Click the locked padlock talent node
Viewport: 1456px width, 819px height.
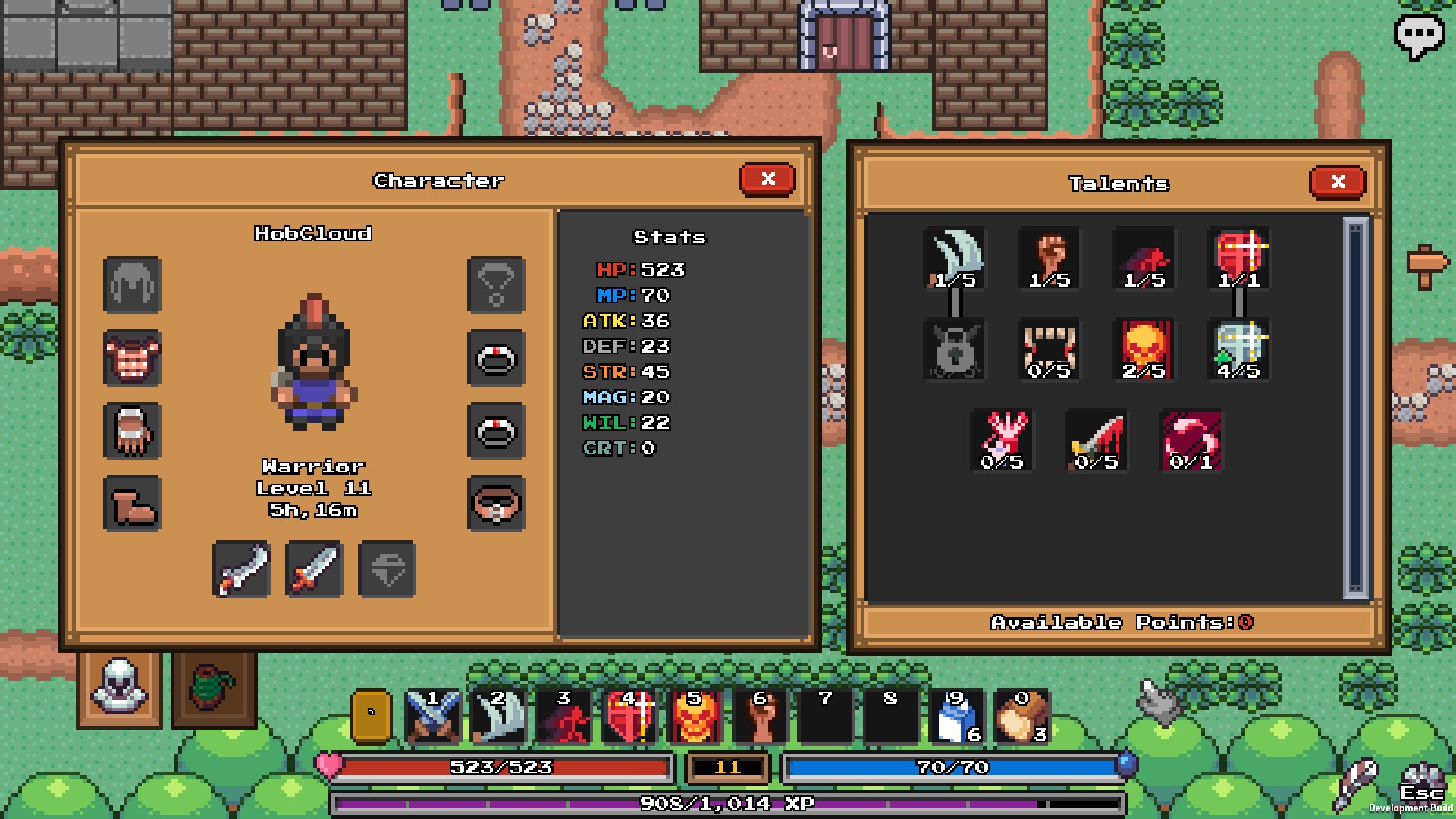coord(955,347)
